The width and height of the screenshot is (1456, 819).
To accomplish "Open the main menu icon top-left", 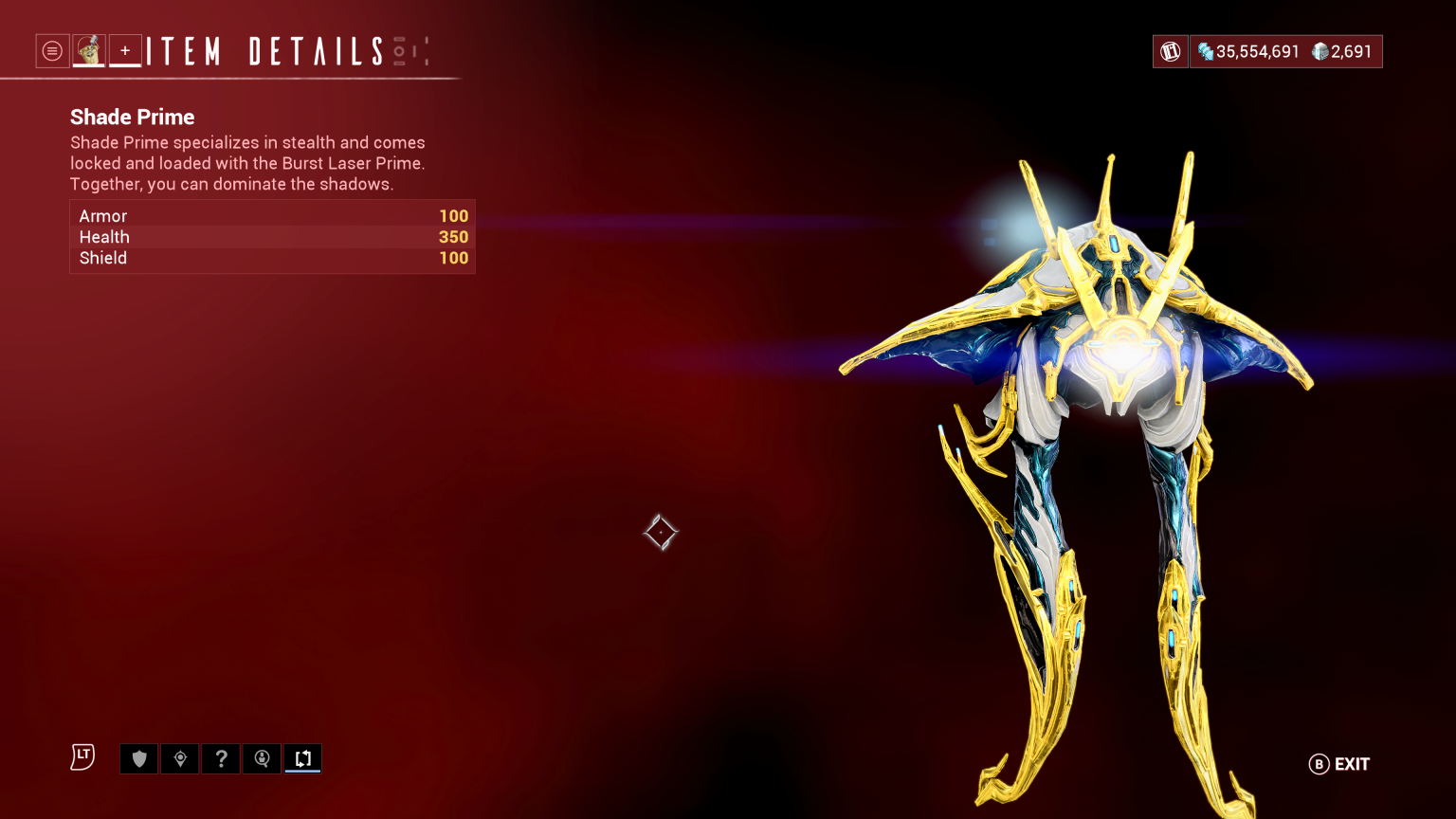I will (x=52, y=50).
